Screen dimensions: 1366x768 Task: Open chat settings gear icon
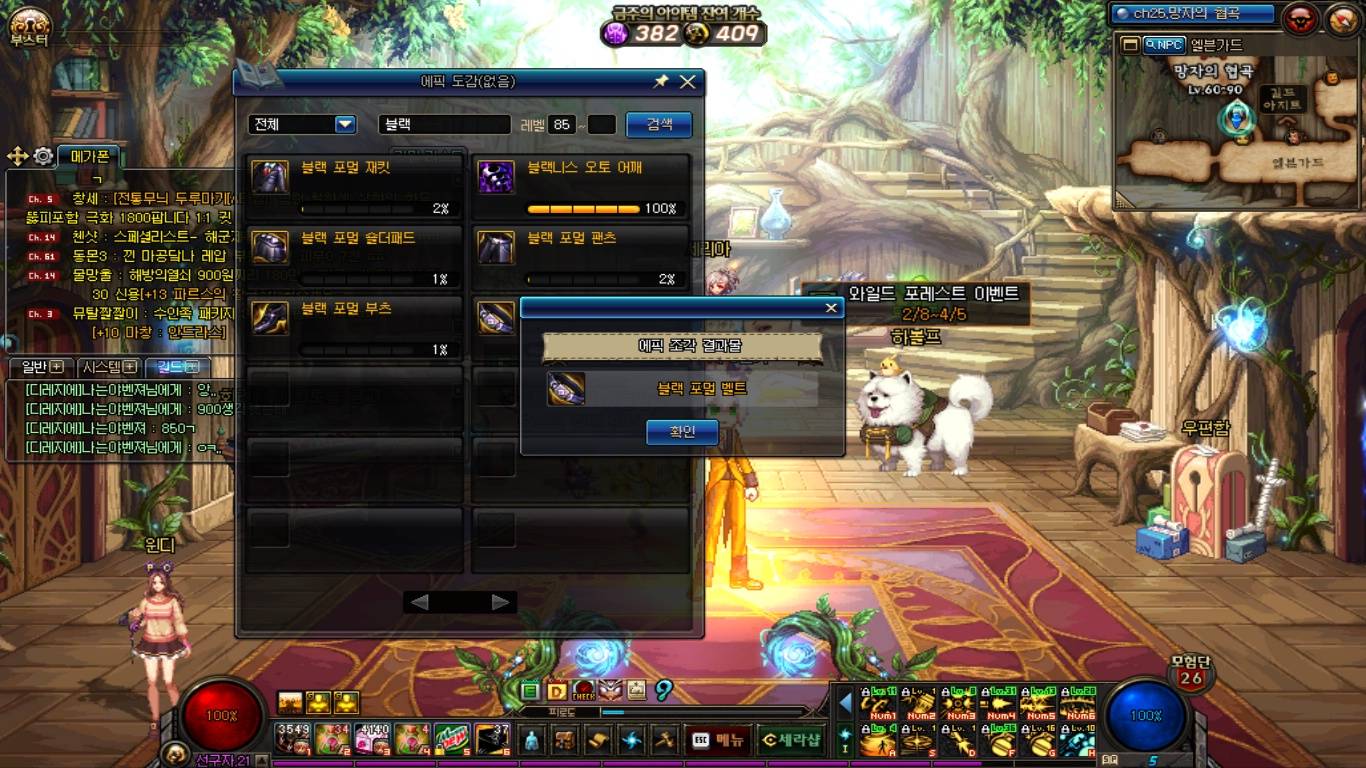pos(43,156)
